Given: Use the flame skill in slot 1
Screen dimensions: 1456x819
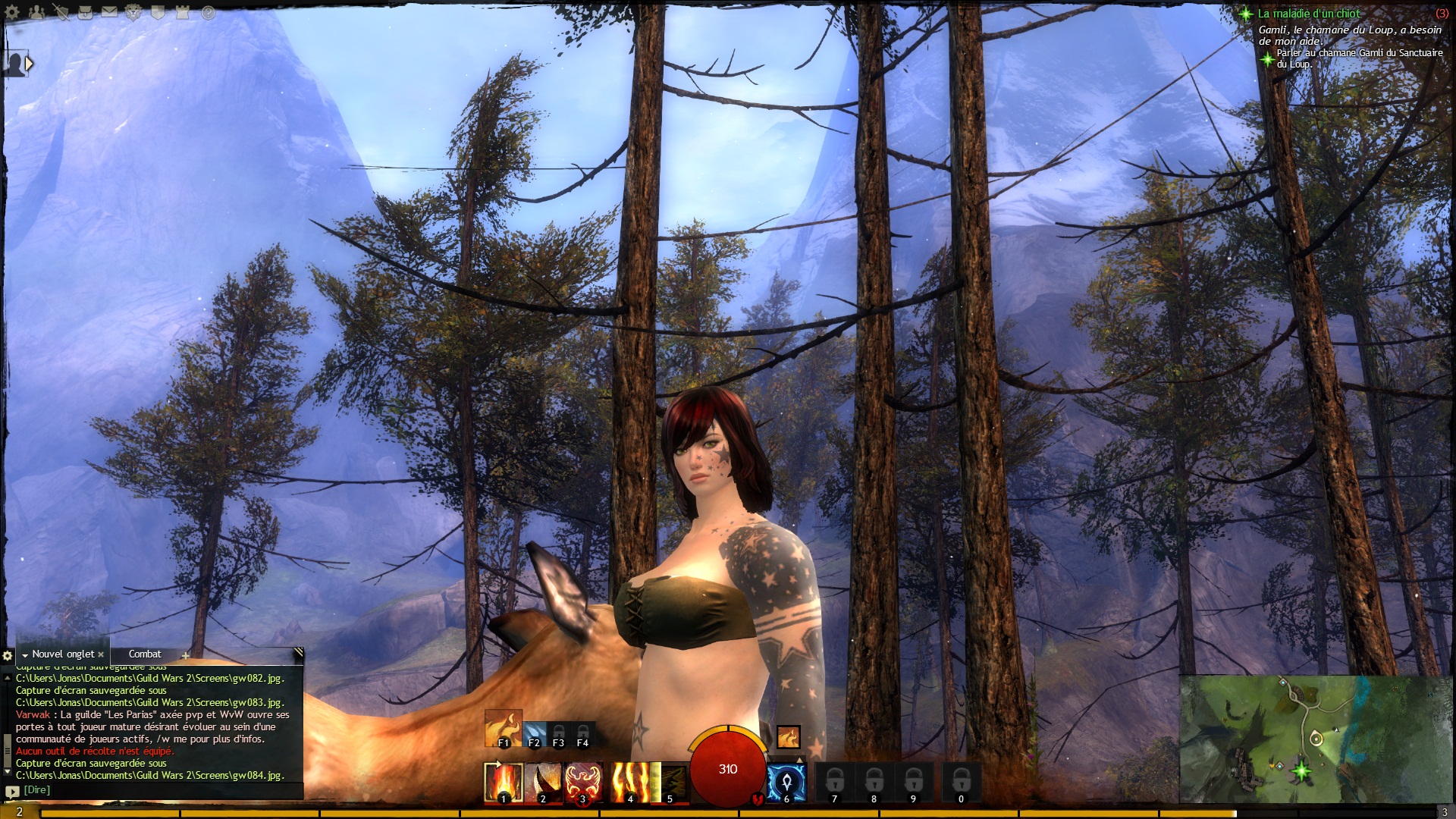Looking at the screenshot, I should coord(504,783).
